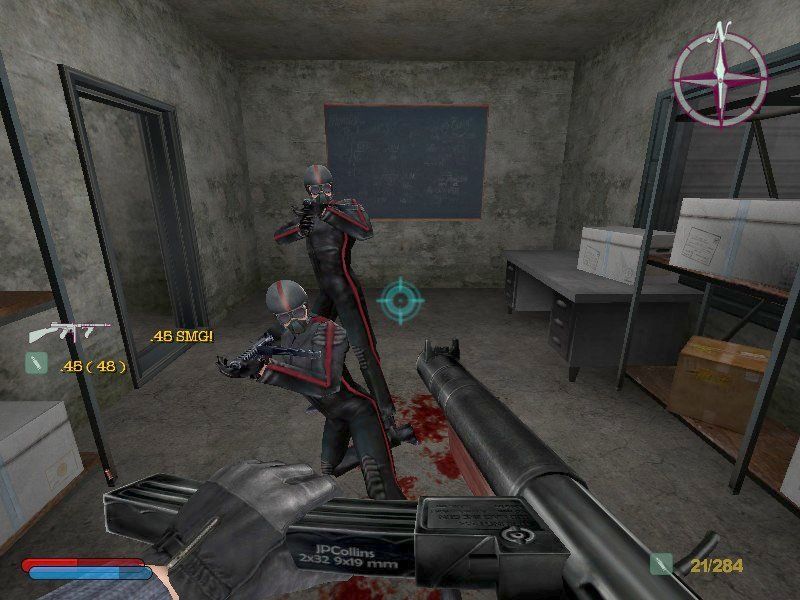
Task: Select the white .45 SMG weapon icon
Action: (x=60, y=334)
